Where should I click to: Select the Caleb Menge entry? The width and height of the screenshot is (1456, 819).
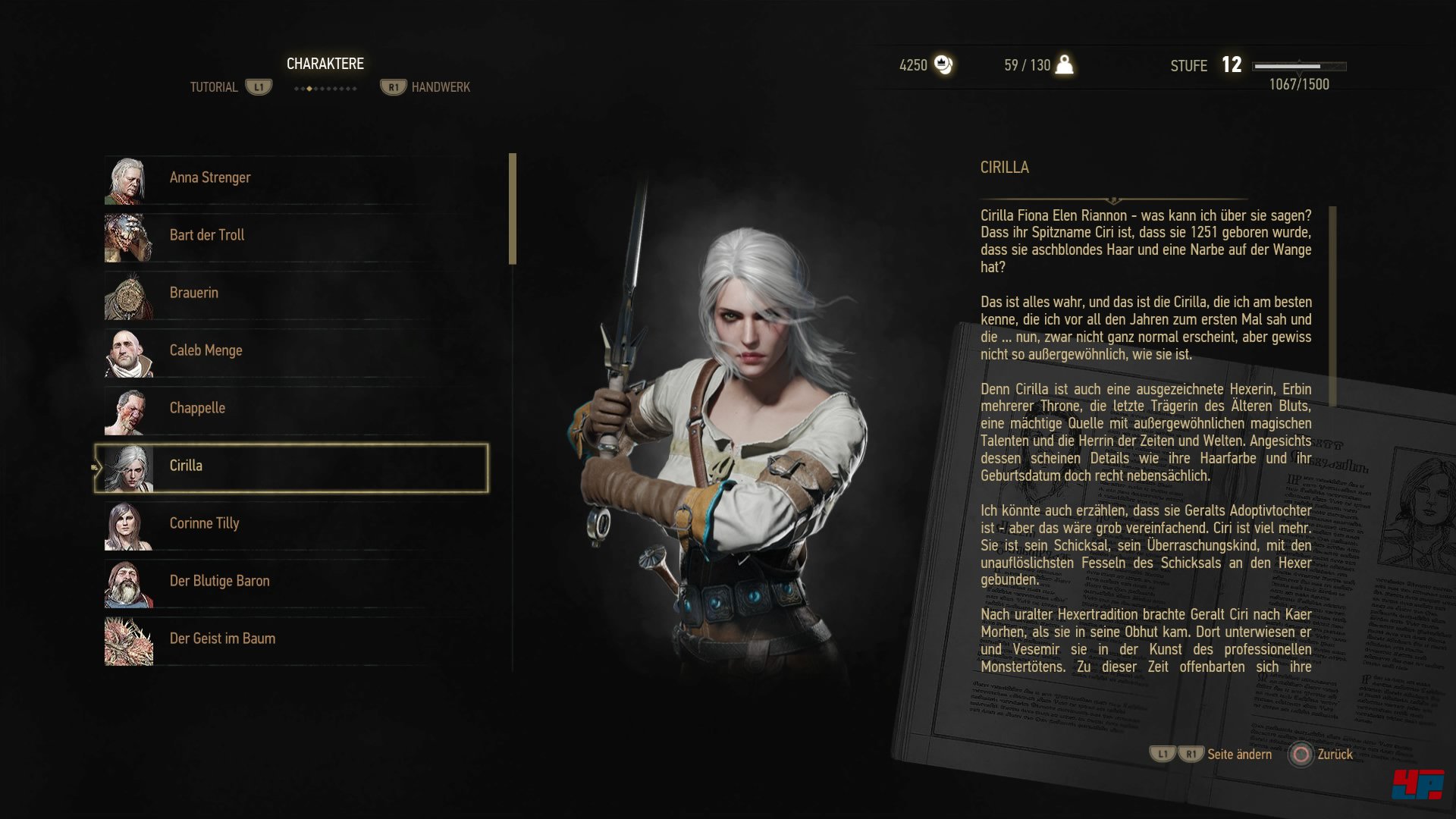206,350
